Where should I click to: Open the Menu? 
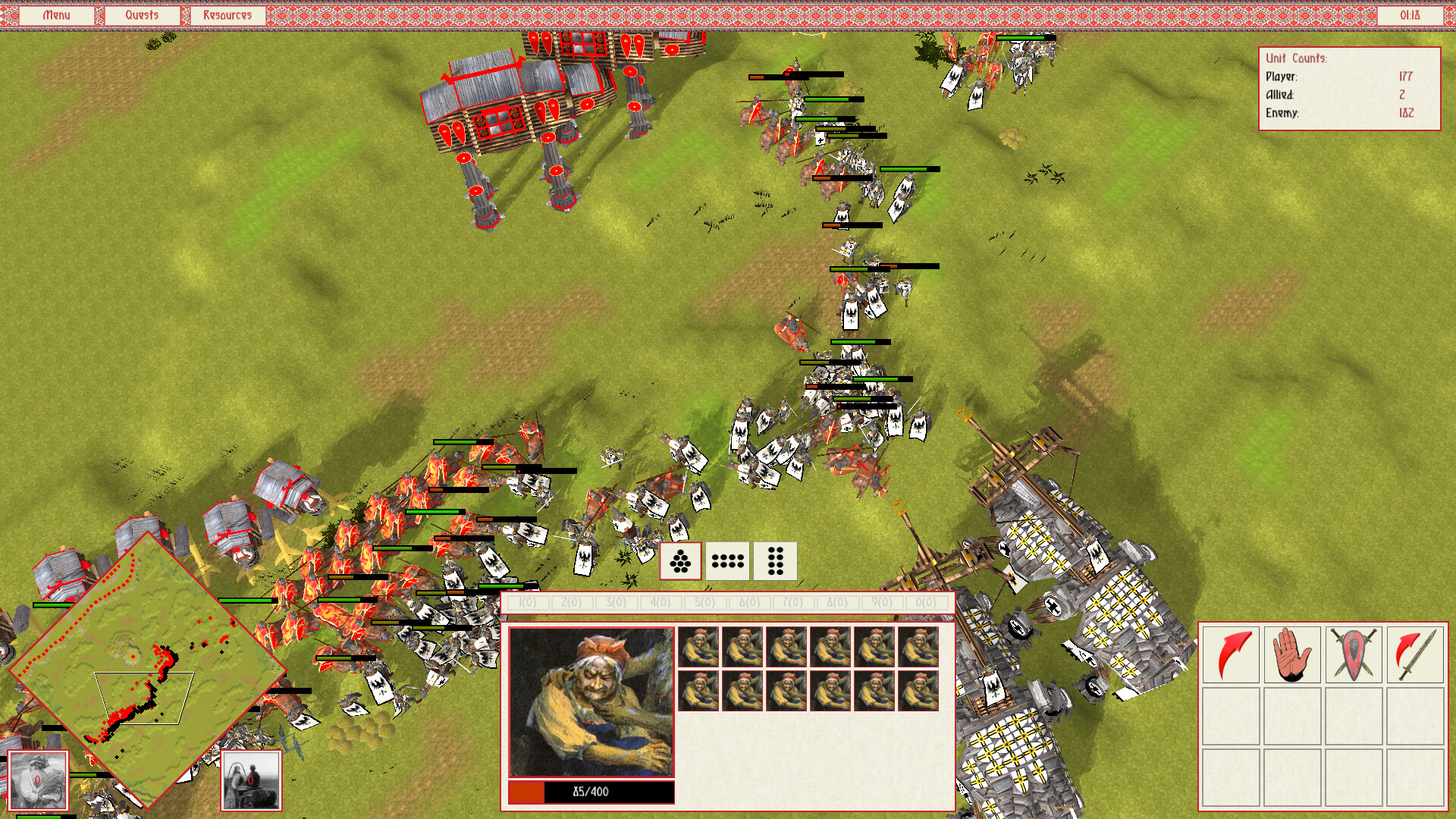pos(58,14)
